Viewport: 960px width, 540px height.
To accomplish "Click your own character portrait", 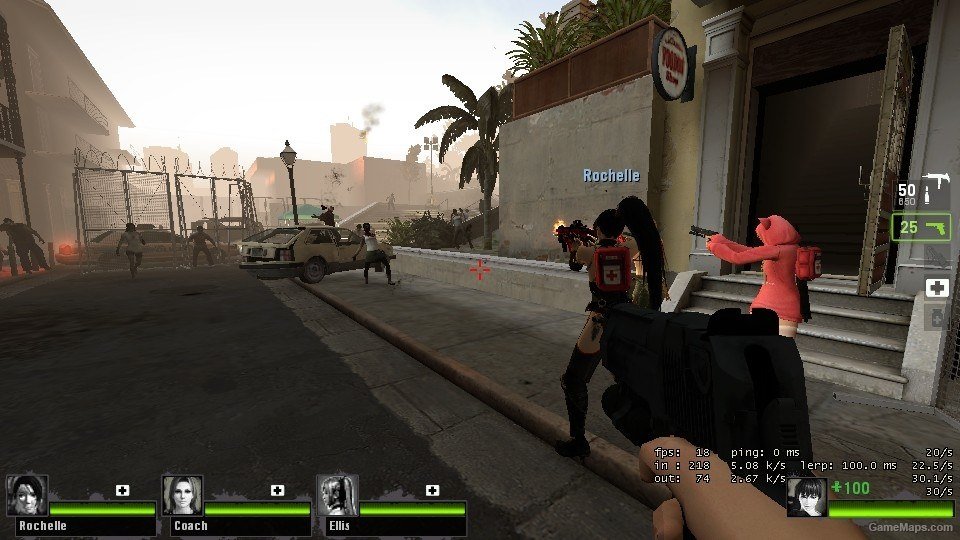I will [807, 497].
